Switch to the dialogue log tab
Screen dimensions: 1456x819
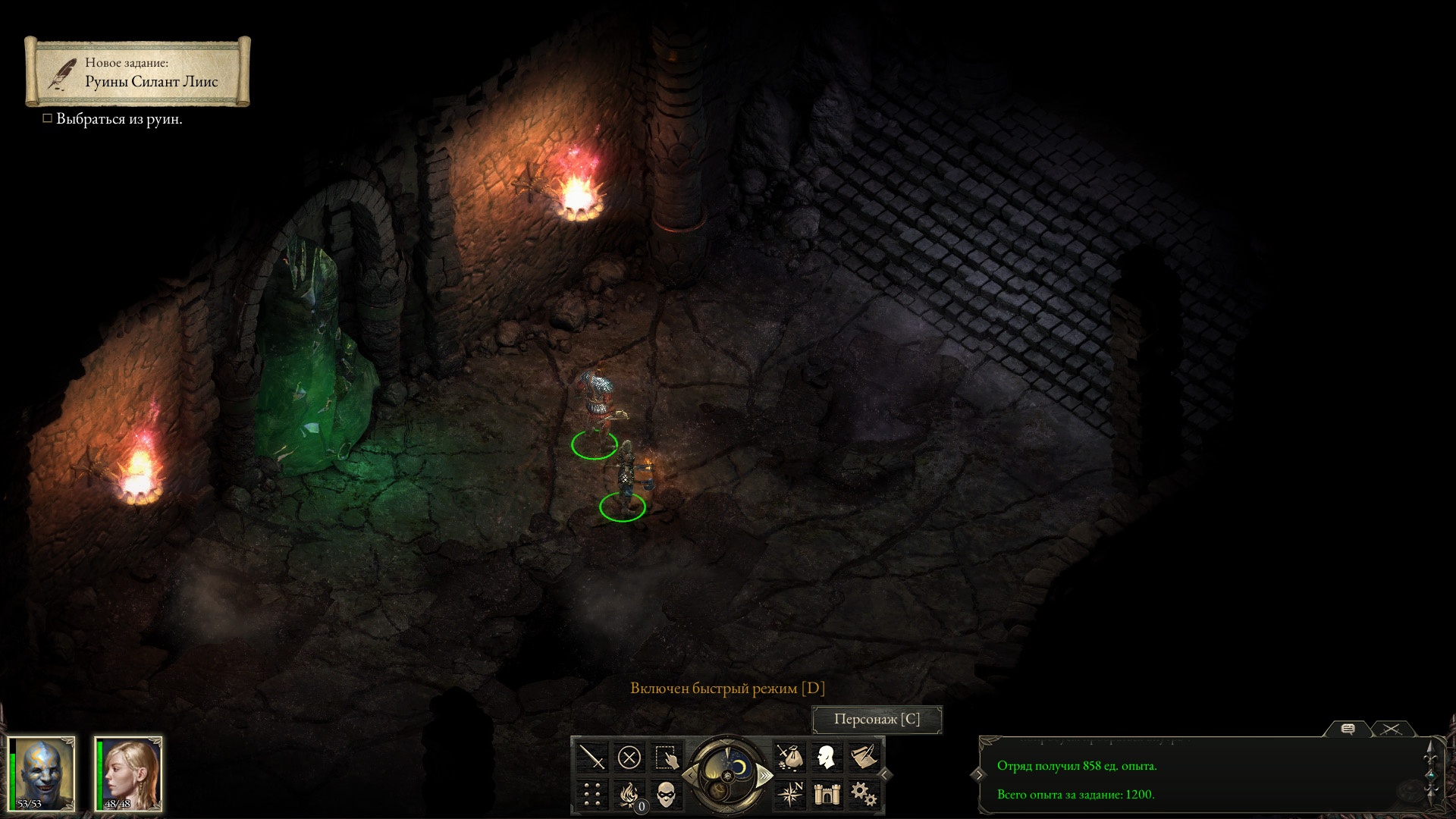coord(1348,729)
